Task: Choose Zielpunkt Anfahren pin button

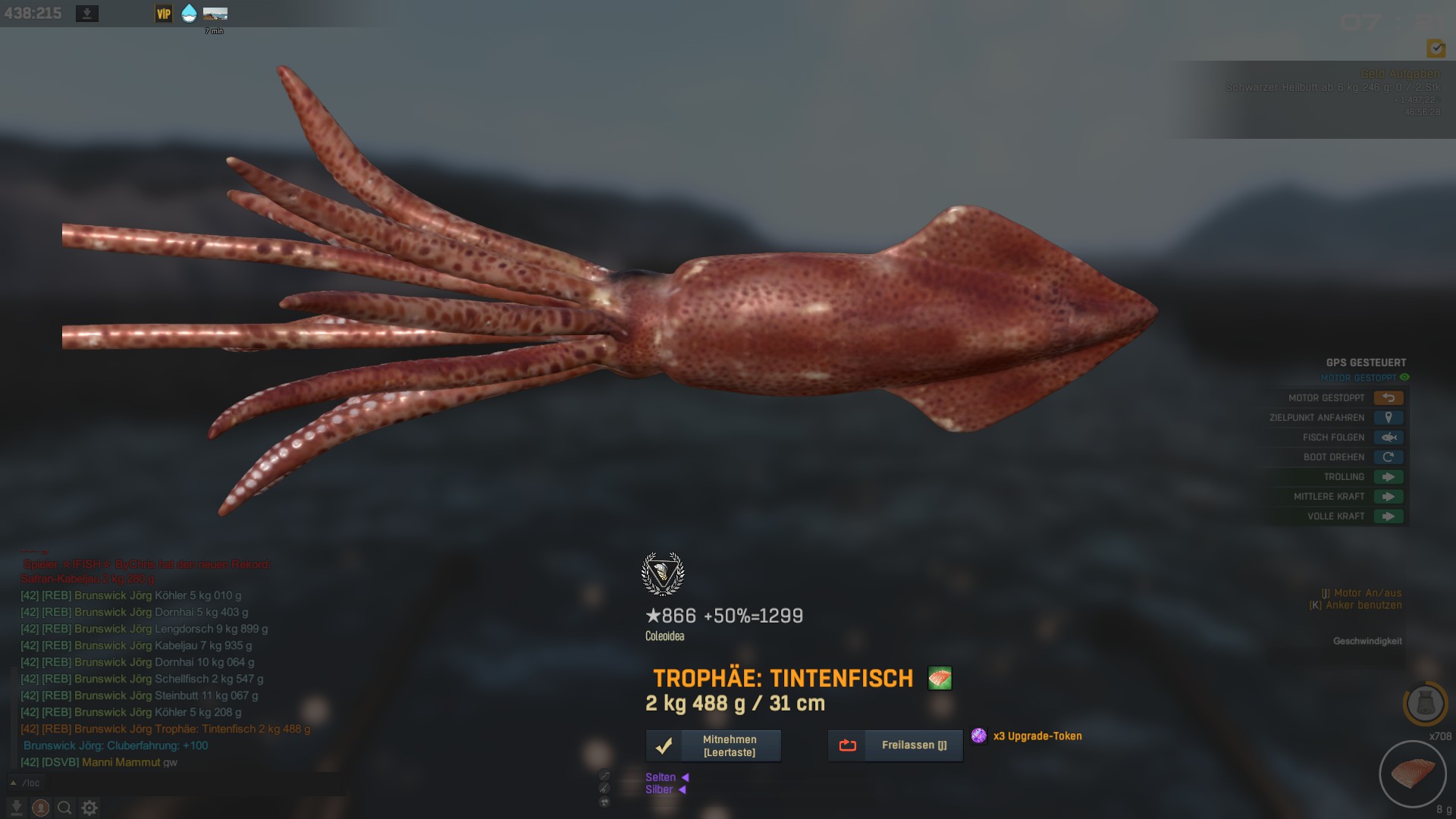Action: pos(1388,418)
